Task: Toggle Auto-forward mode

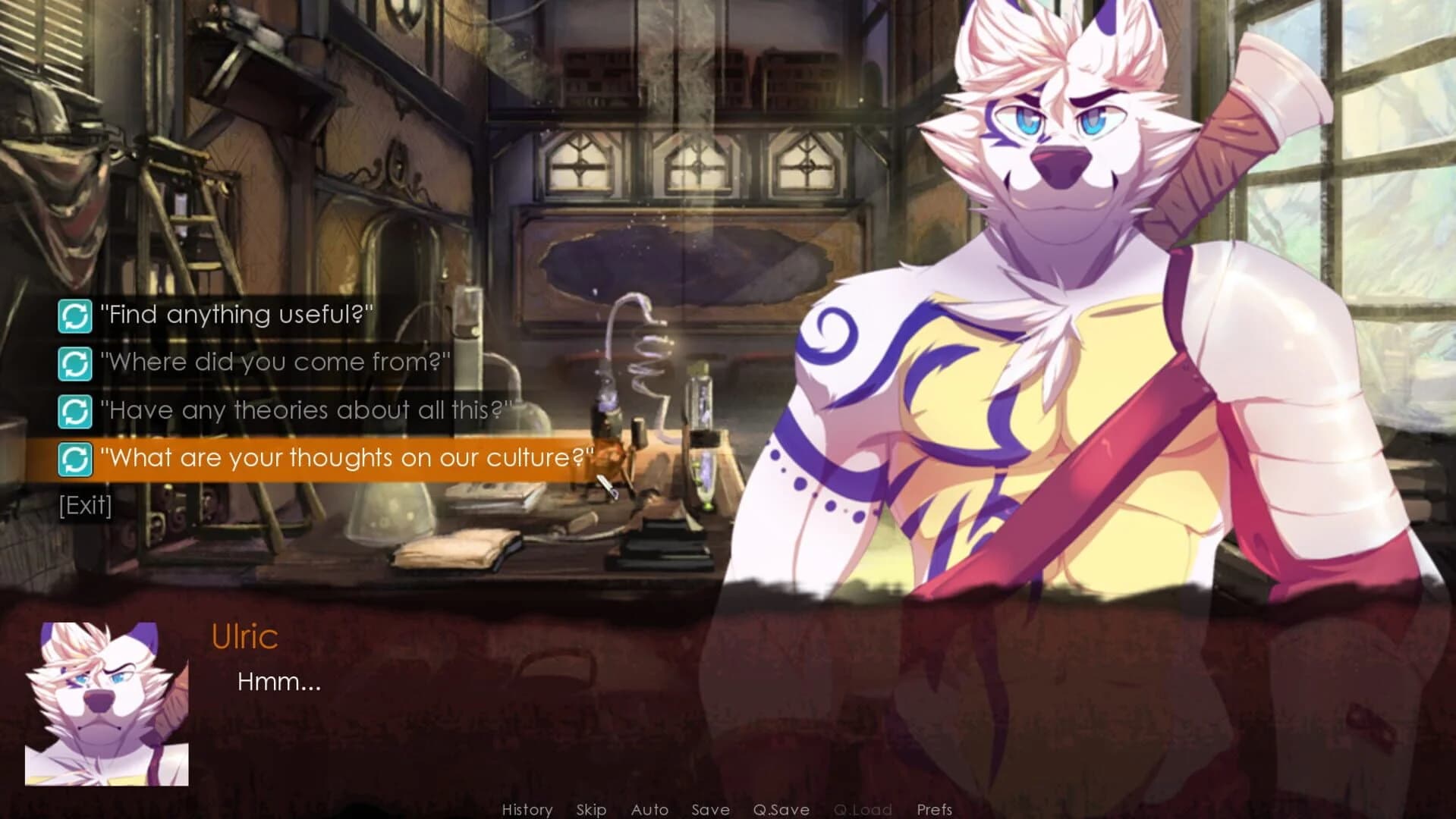Action: pos(649,809)
